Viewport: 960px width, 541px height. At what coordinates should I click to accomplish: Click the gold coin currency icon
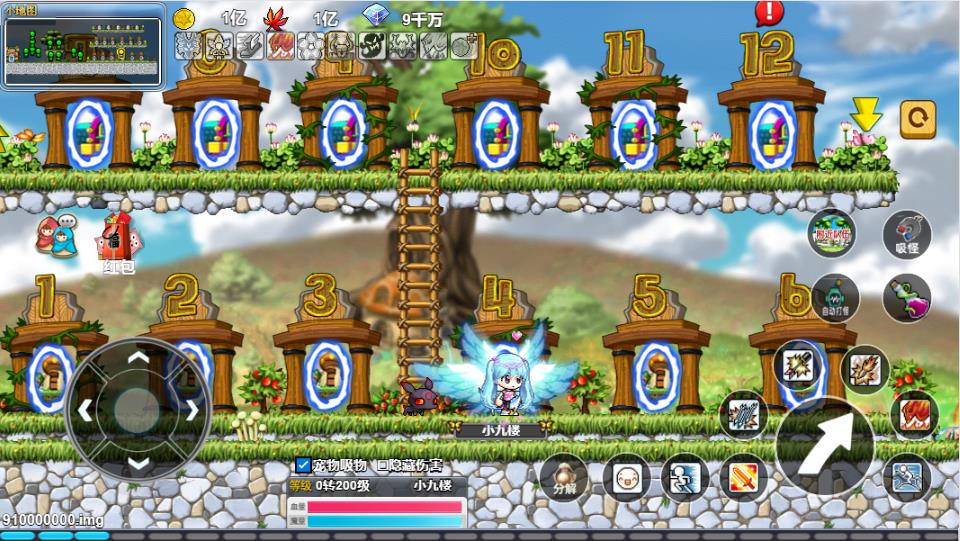[184, 18]
